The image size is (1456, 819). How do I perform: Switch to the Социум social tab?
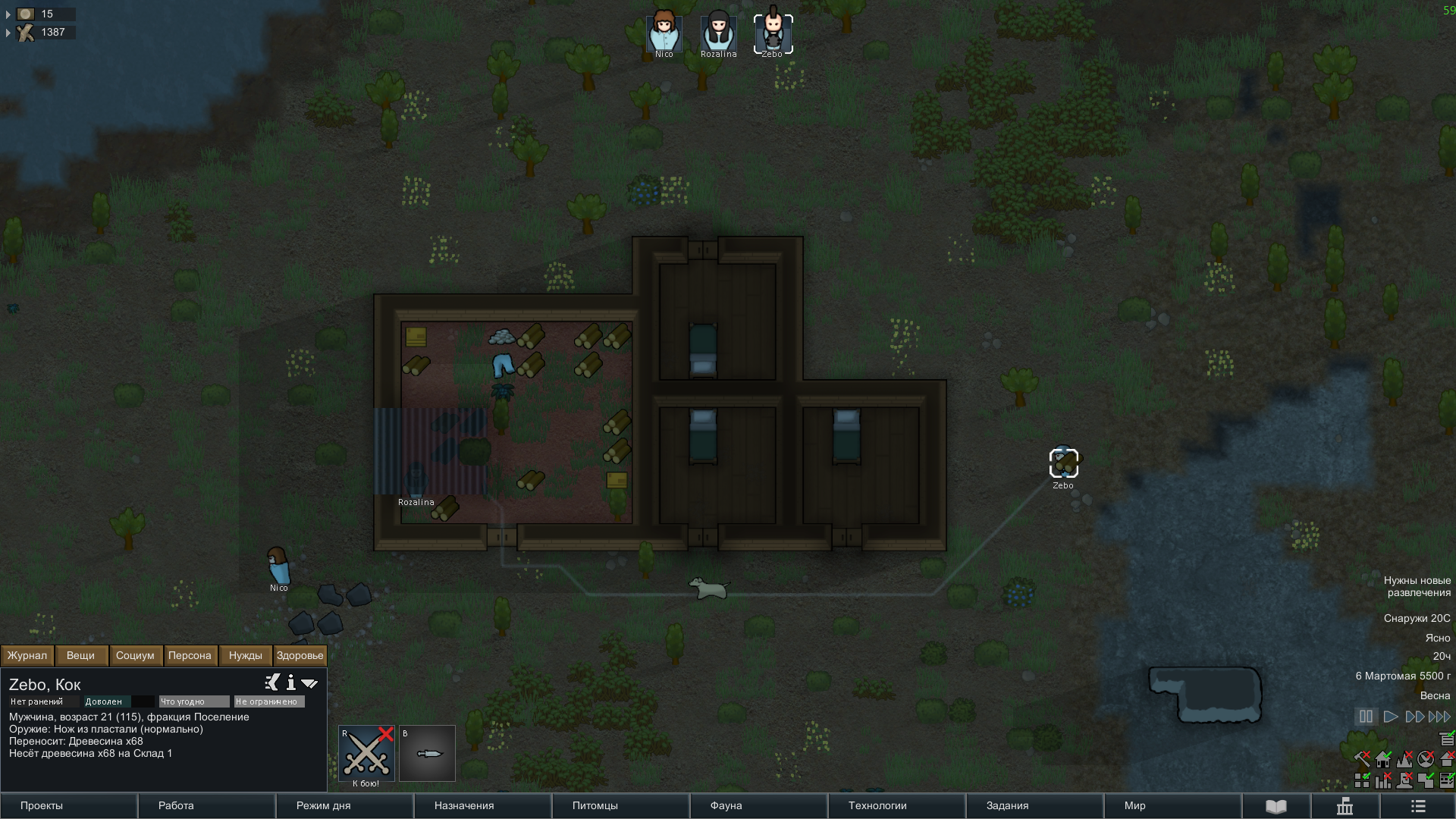coord(135,655)
